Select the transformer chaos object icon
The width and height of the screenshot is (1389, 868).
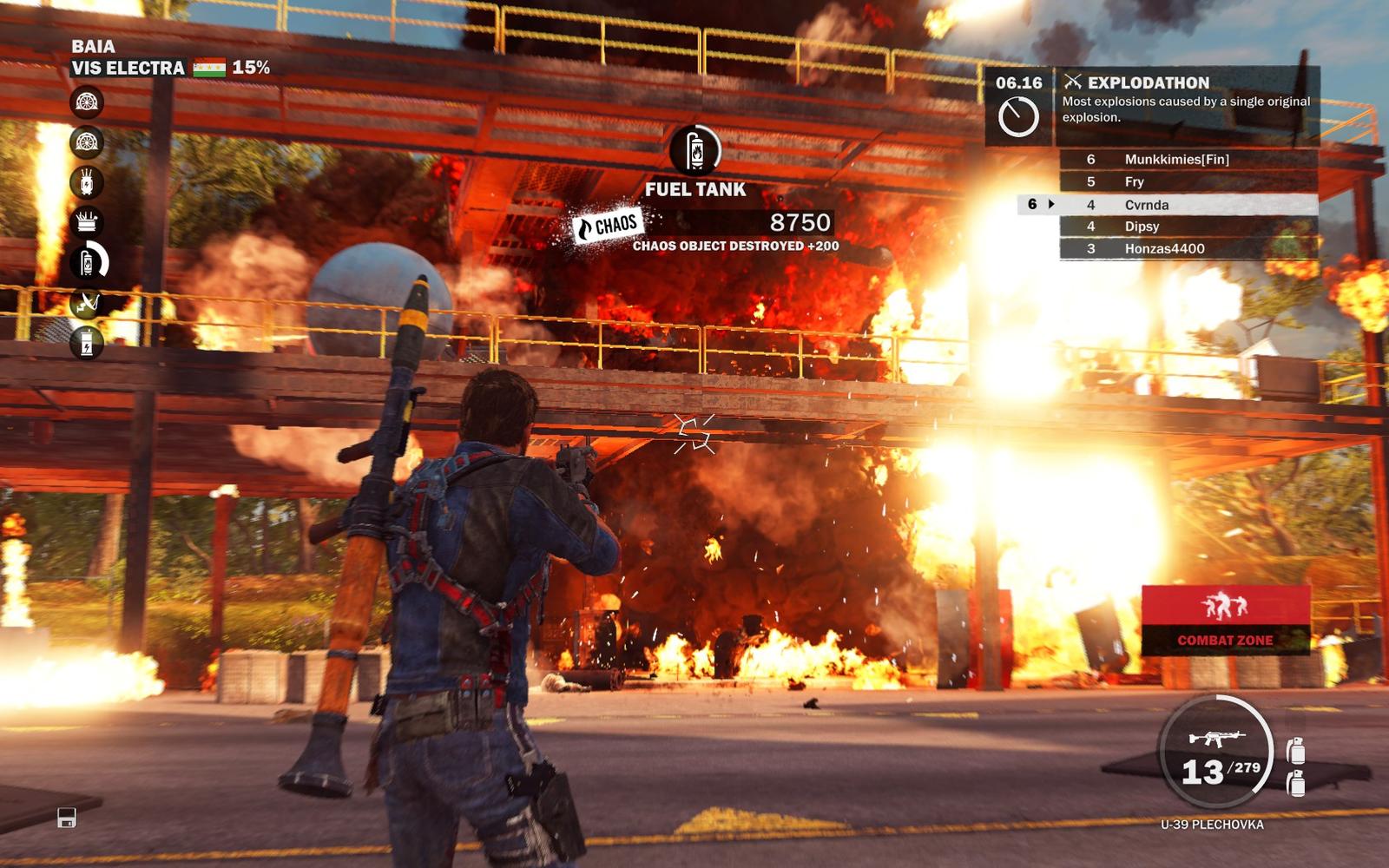click(x=87, y=182)
